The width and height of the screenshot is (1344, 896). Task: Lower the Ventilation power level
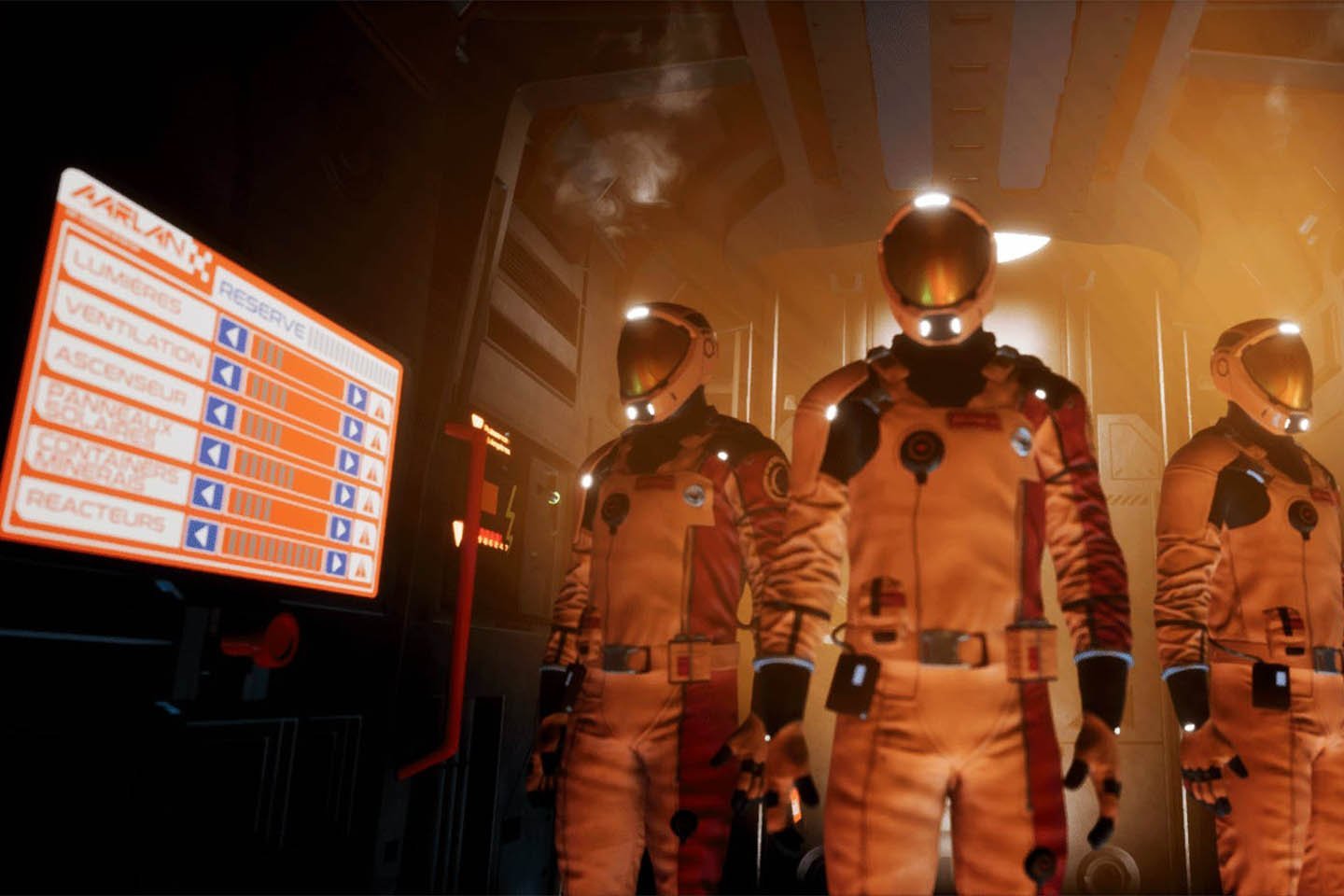tap(227, 373)
